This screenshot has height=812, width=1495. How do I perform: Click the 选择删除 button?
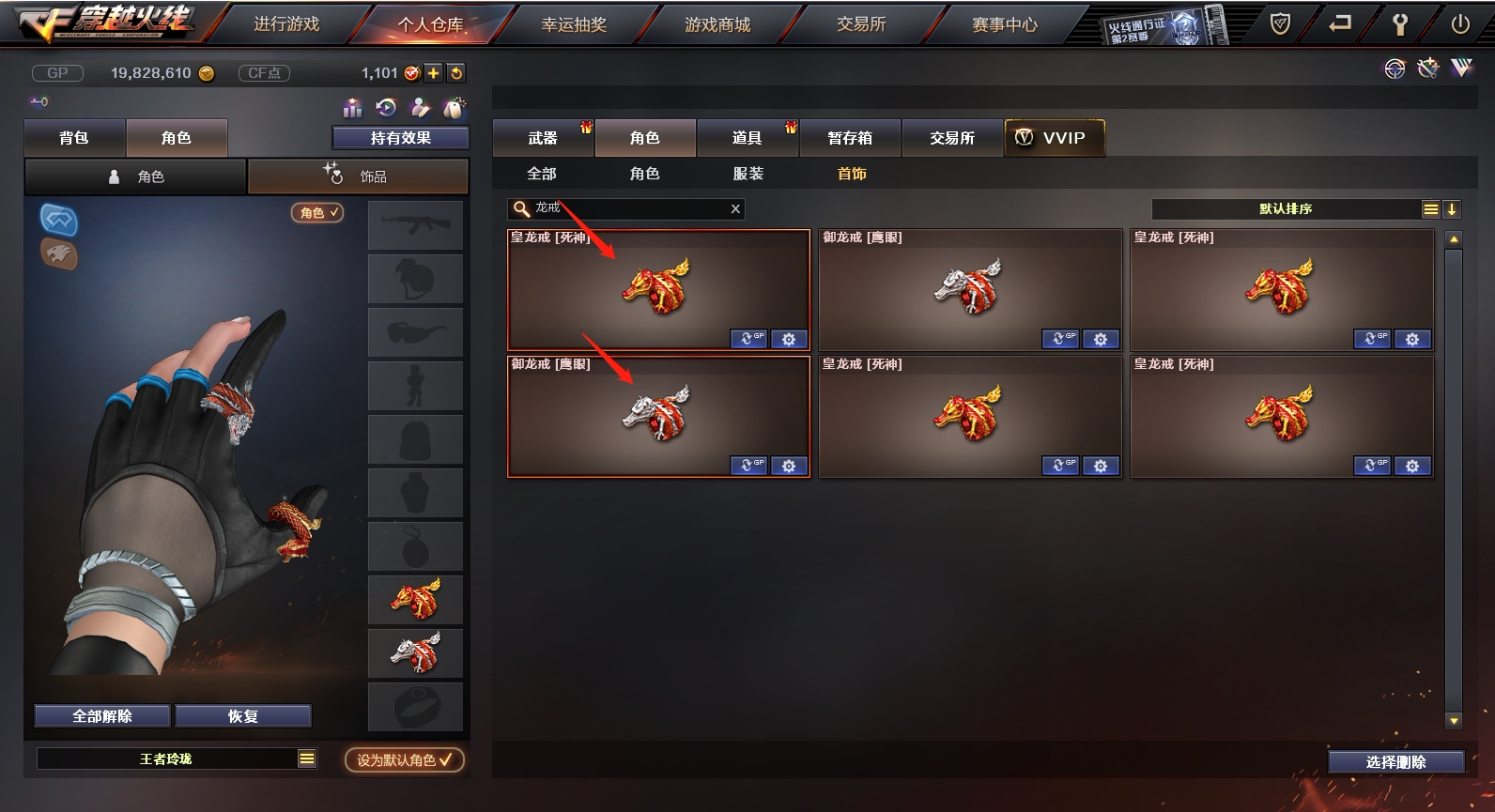click(x=1395, y=762)
